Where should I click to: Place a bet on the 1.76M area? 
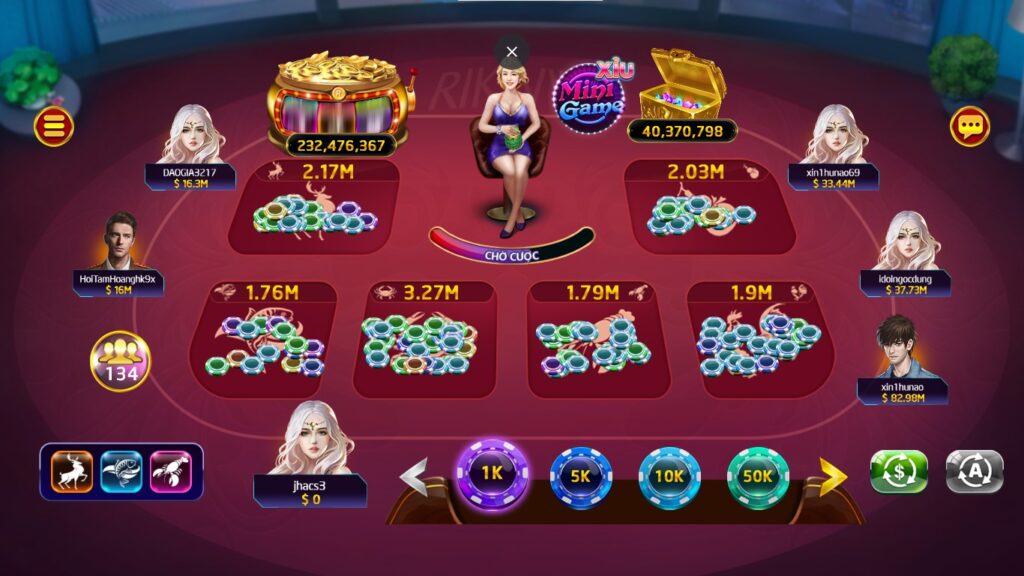click(x=263, y=339)
